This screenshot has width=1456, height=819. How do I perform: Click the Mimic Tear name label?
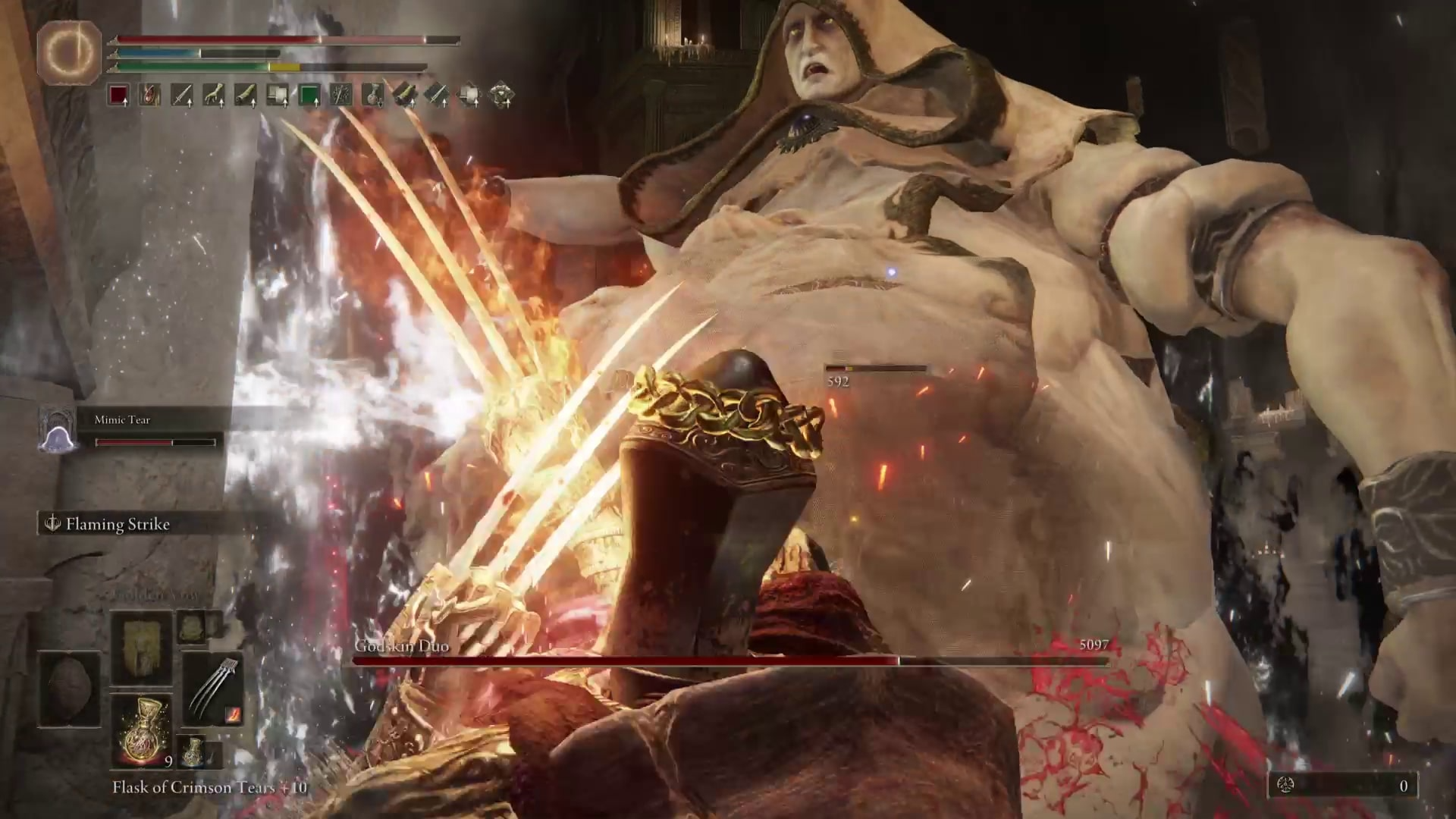(x=123, y=419)
